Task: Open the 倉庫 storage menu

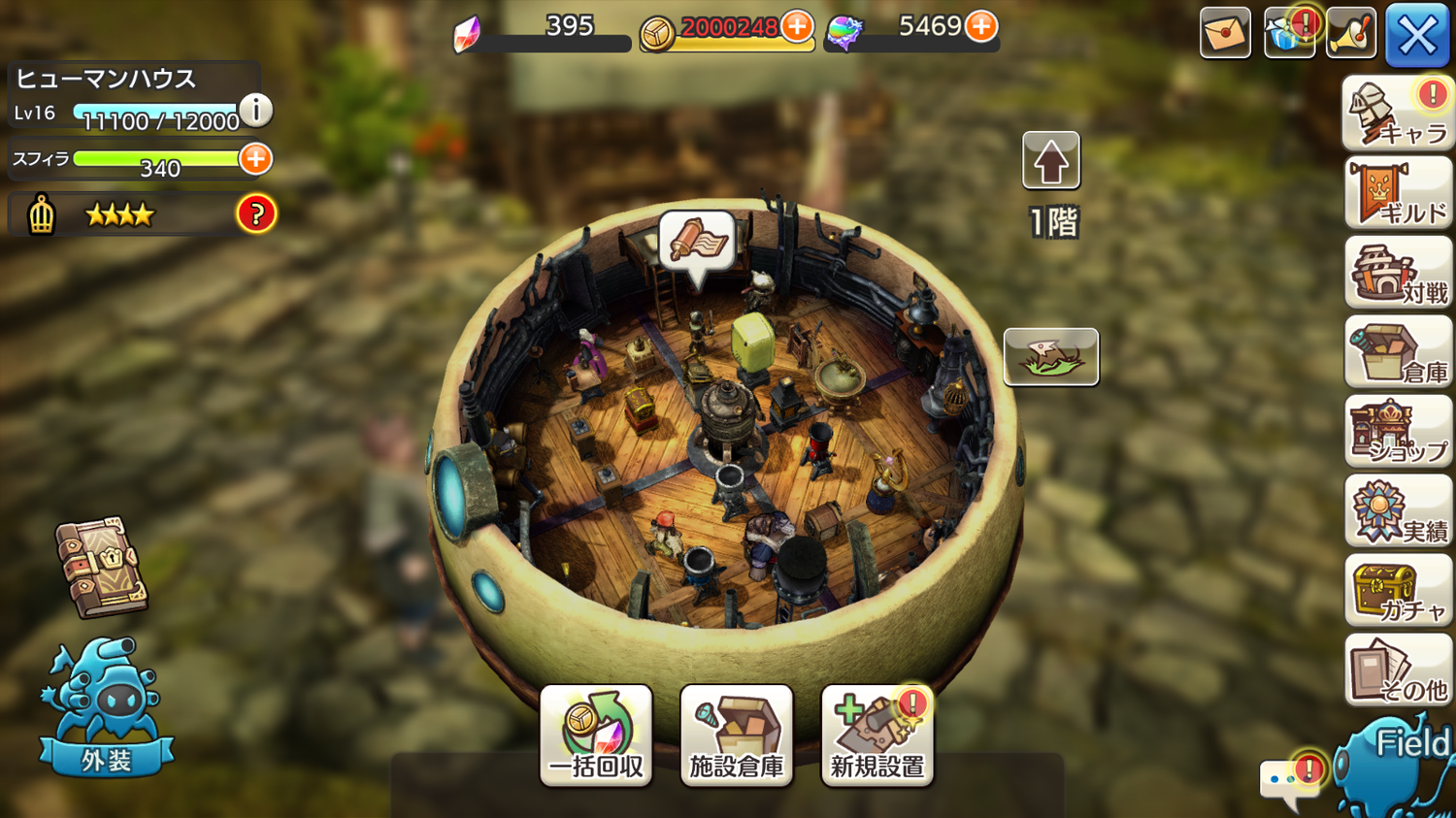Action: click(1398, 353)
